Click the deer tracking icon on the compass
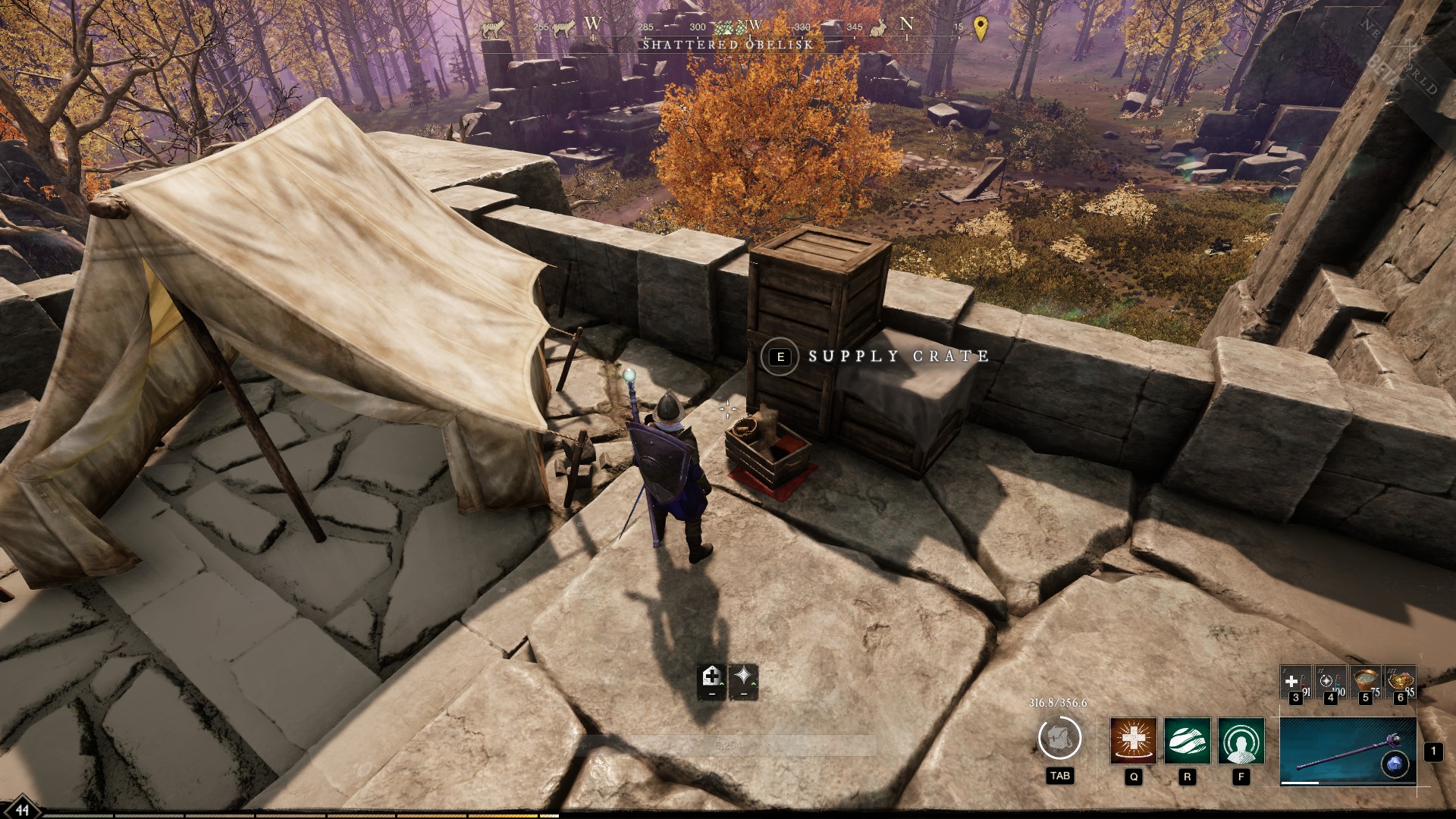Image resolution: width=1456 pixels, height=819 pixels. click(x=493, y=28)
